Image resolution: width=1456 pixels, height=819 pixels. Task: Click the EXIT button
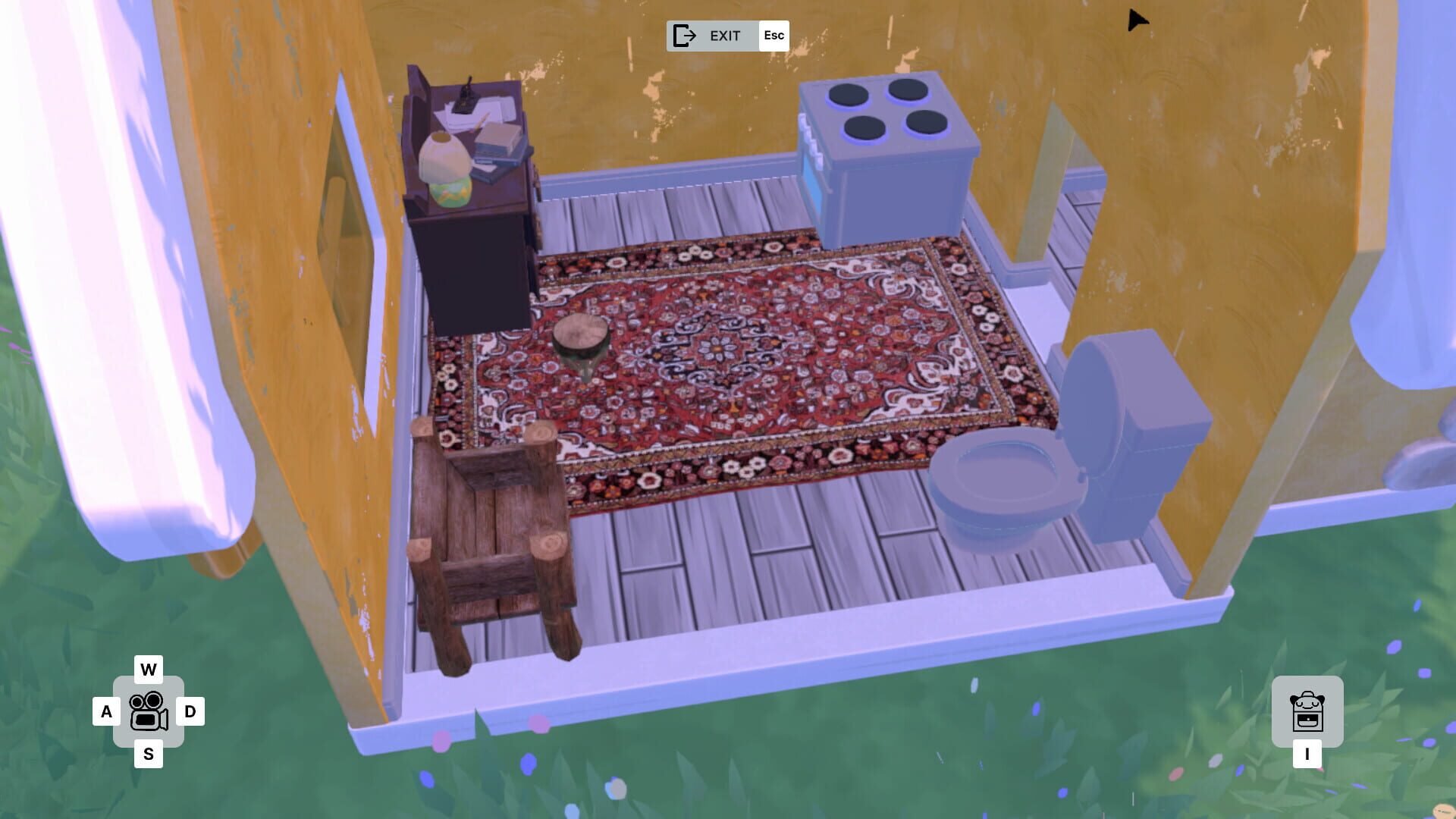pos(726,35)
